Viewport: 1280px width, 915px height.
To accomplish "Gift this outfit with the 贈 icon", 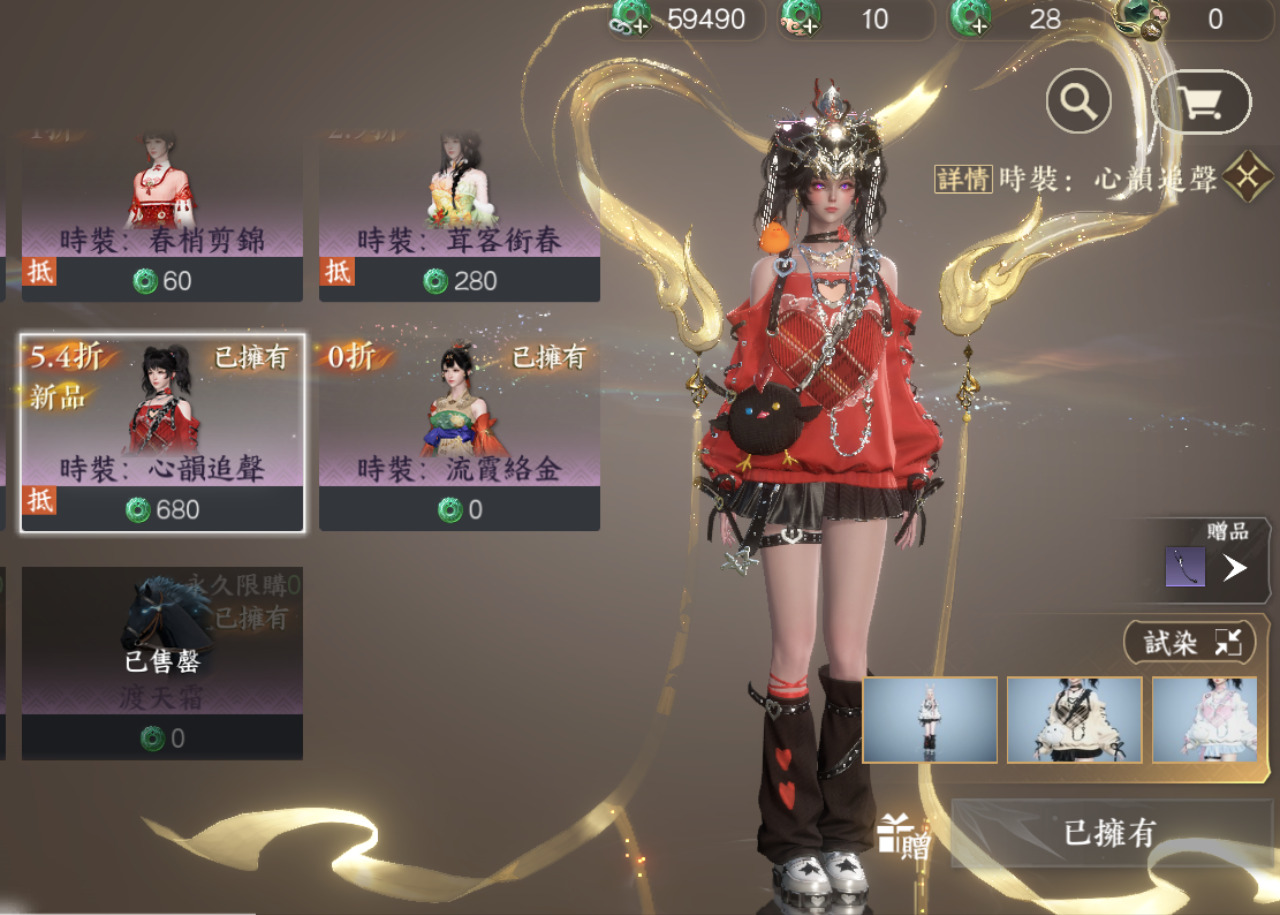I will 902,837.
